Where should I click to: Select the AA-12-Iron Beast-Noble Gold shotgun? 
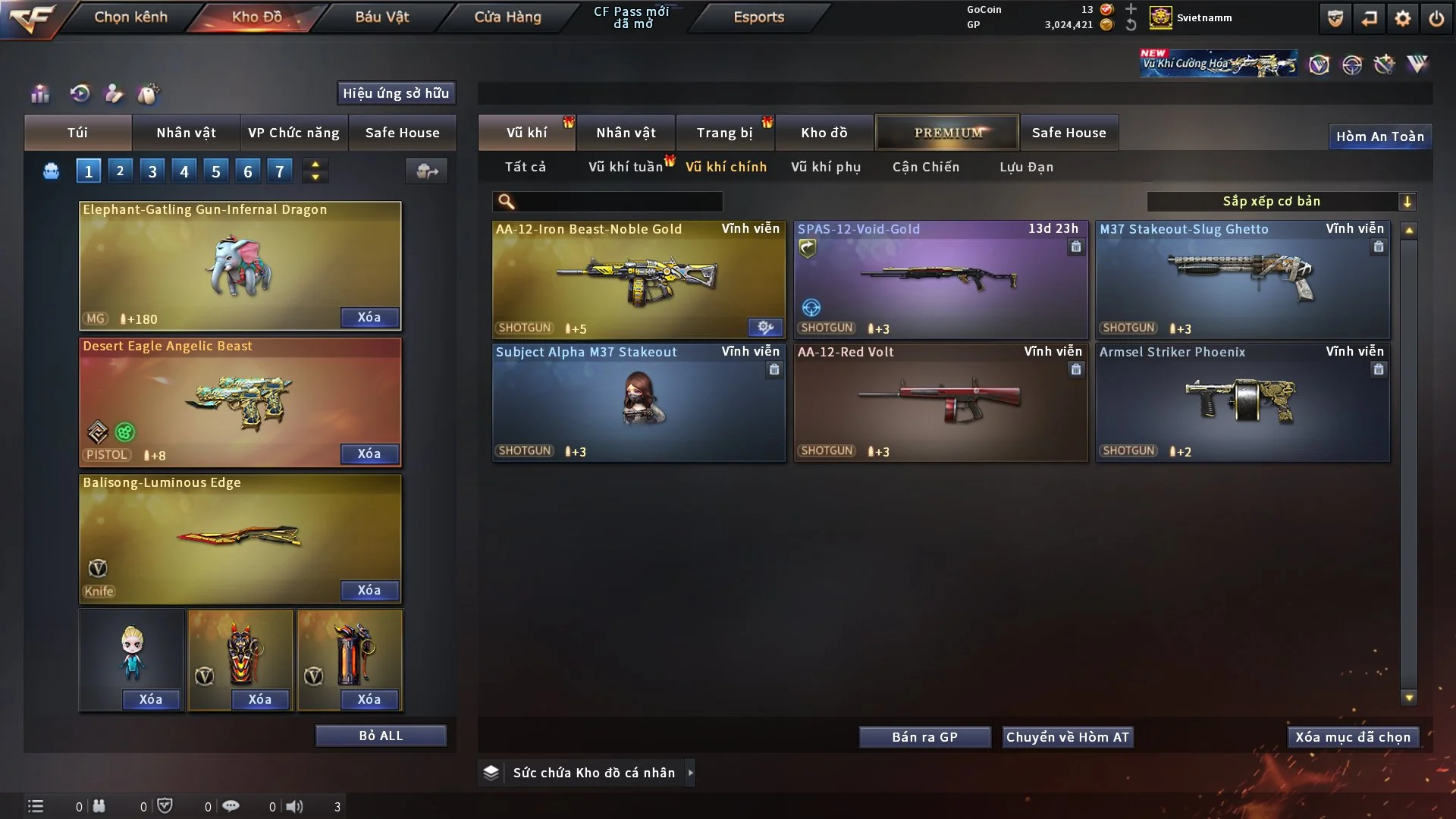pos(639,279)
